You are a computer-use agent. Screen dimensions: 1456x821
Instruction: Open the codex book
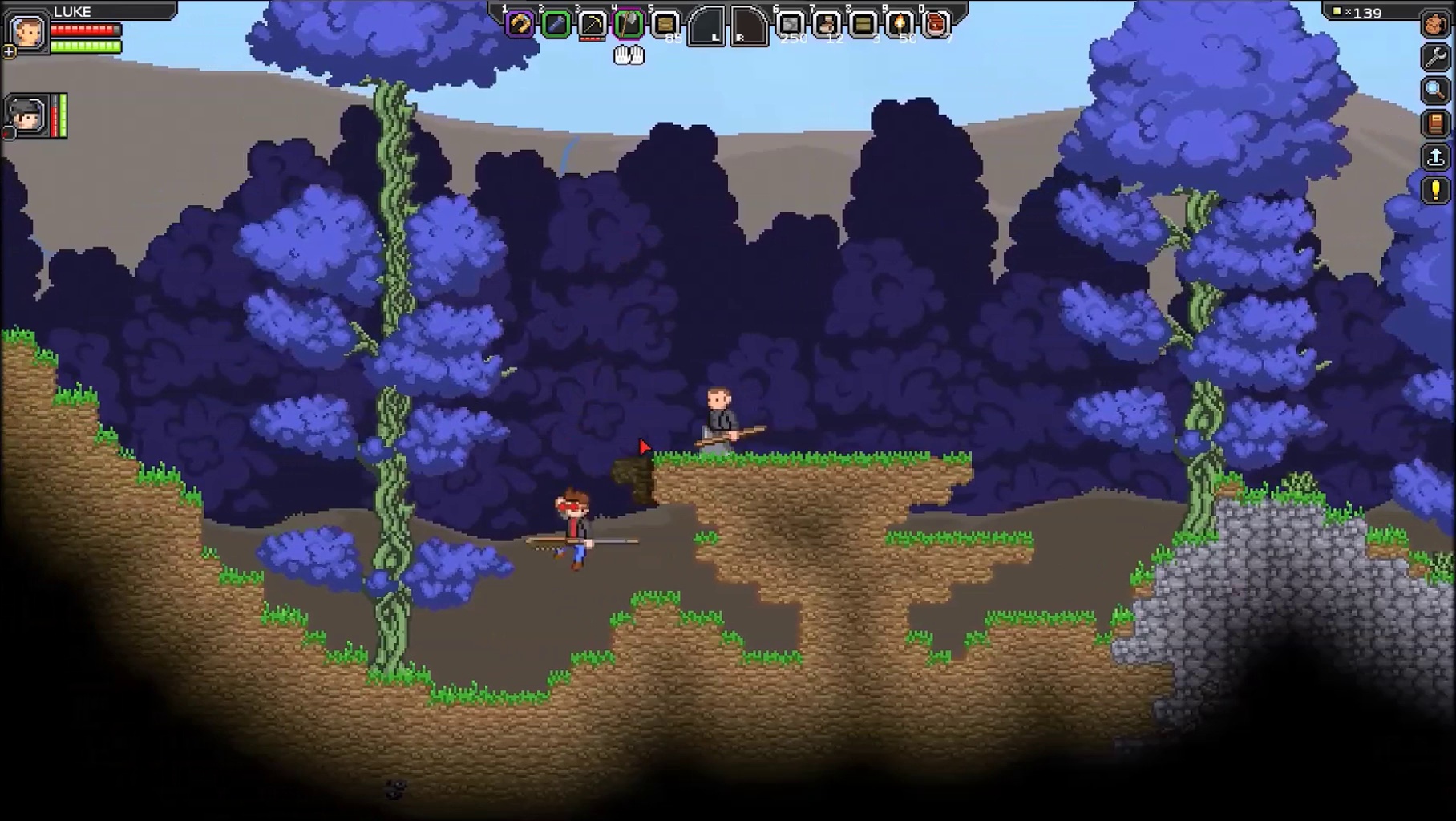[1435, 123]
